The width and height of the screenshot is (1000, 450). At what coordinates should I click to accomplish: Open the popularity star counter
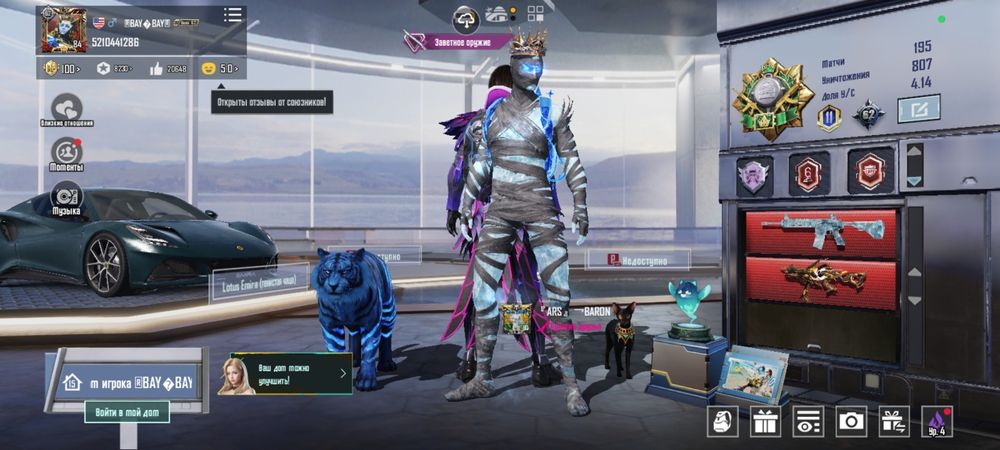pos(115,68)
